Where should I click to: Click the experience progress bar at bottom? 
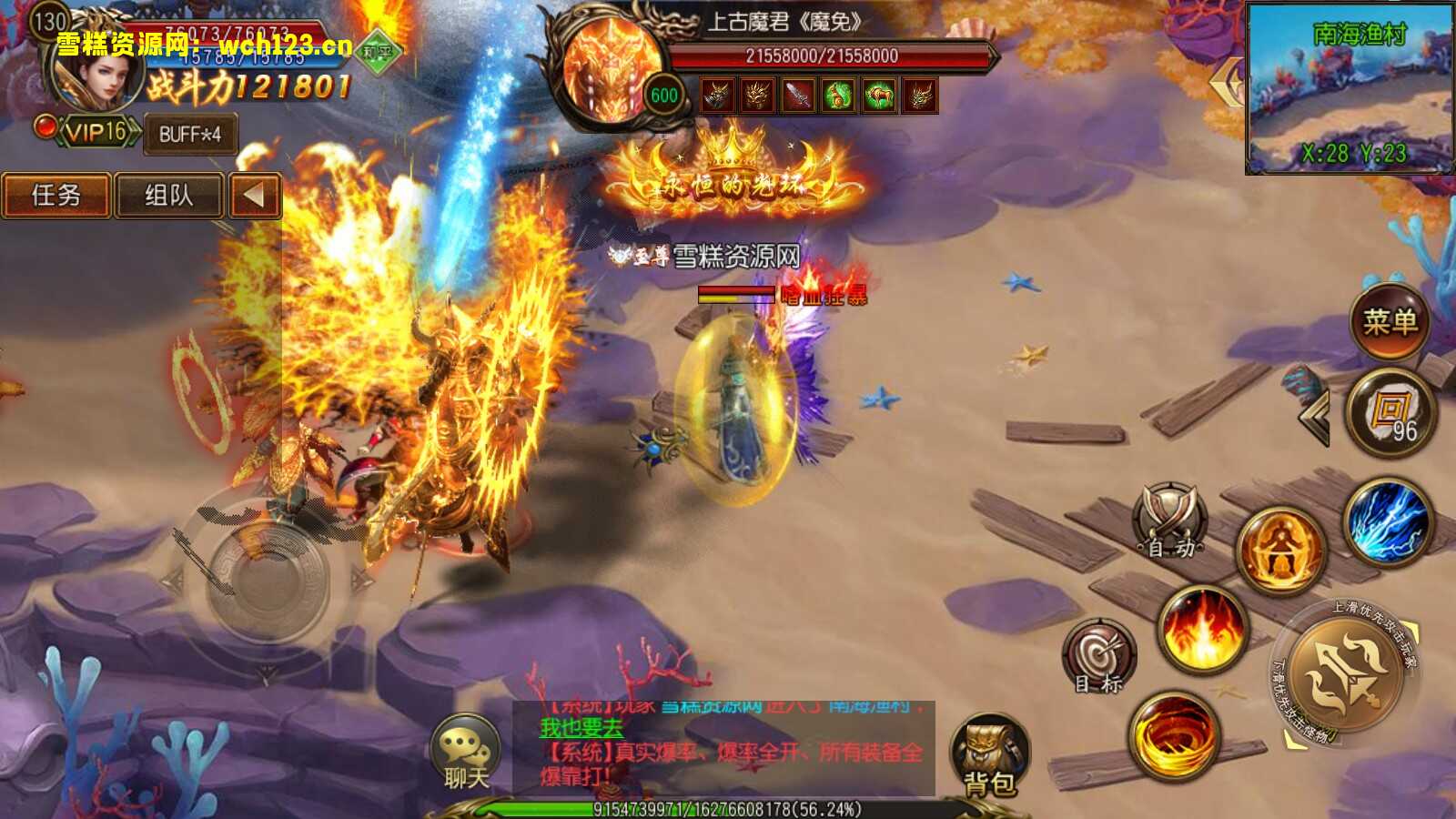(x=728, y=806)
